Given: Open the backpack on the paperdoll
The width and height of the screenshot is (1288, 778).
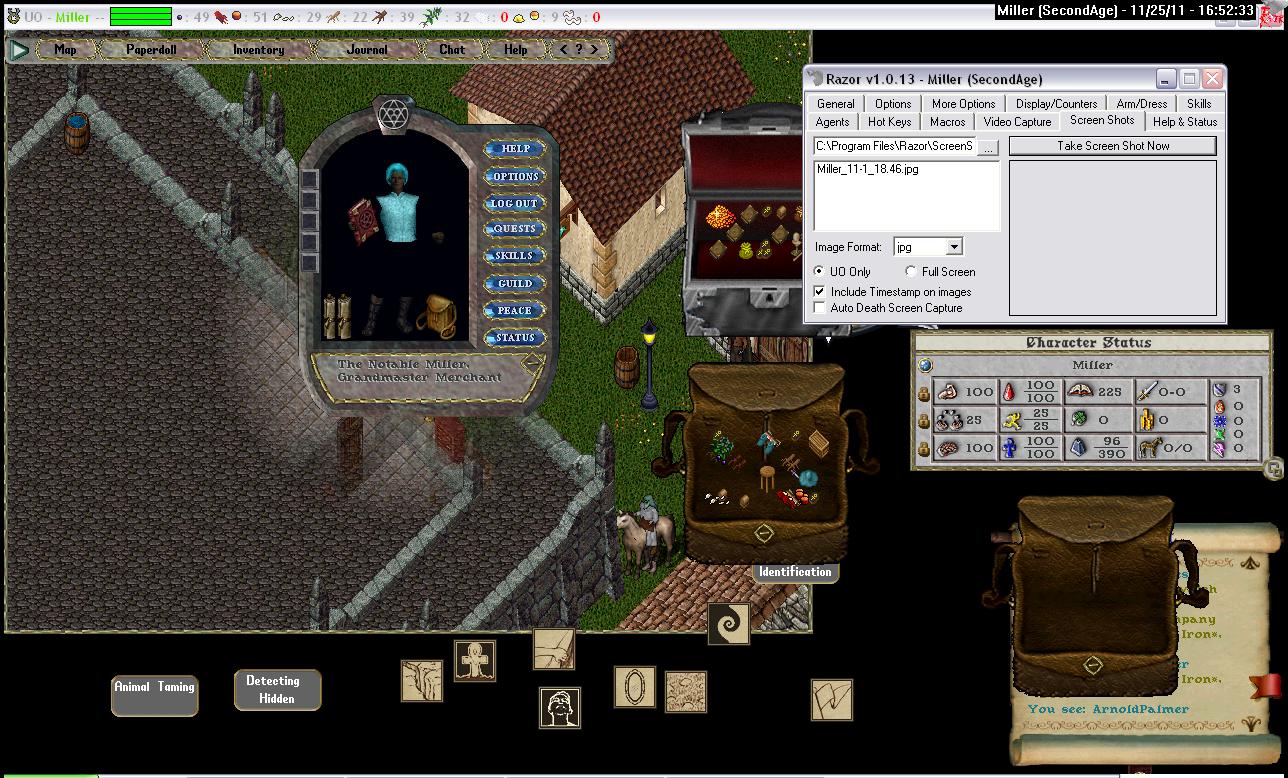Looking at the screenshot, I should 436,315.
